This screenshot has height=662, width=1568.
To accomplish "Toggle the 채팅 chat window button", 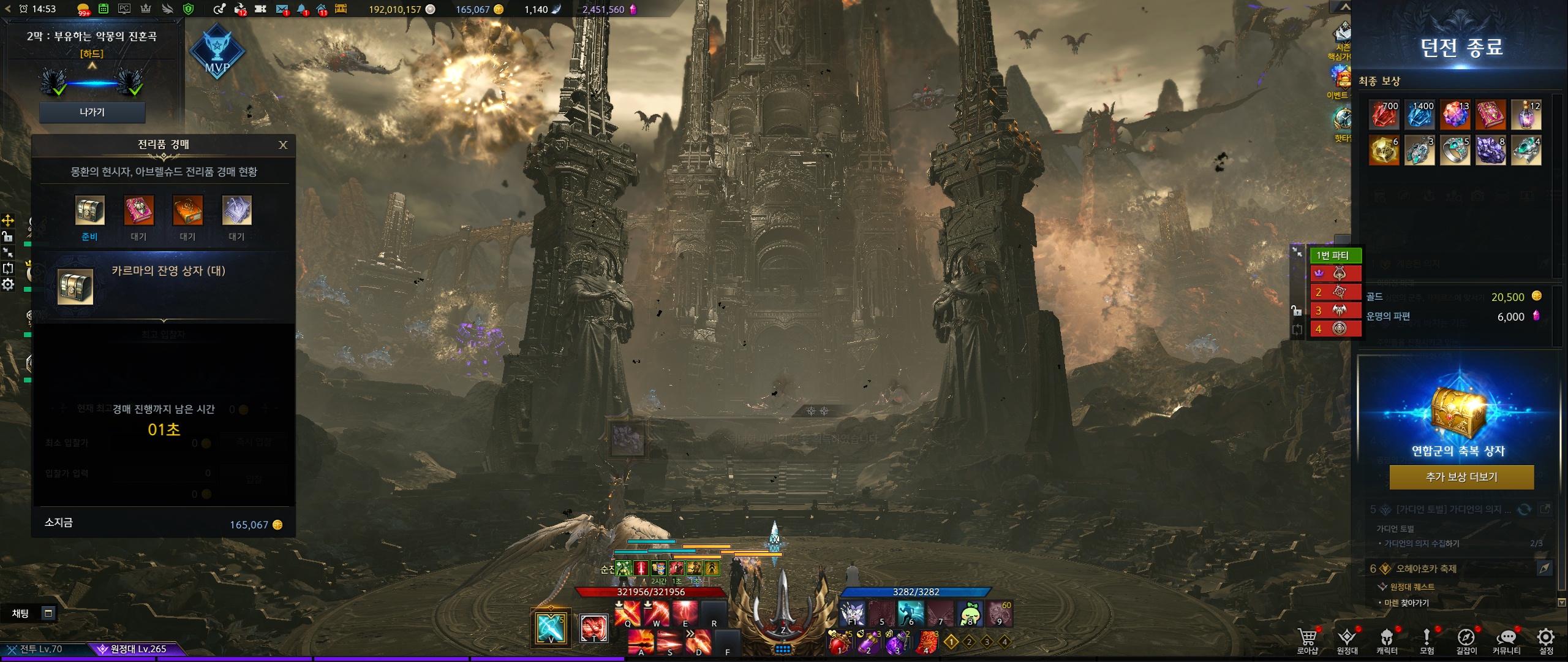I will pos(48,613).
